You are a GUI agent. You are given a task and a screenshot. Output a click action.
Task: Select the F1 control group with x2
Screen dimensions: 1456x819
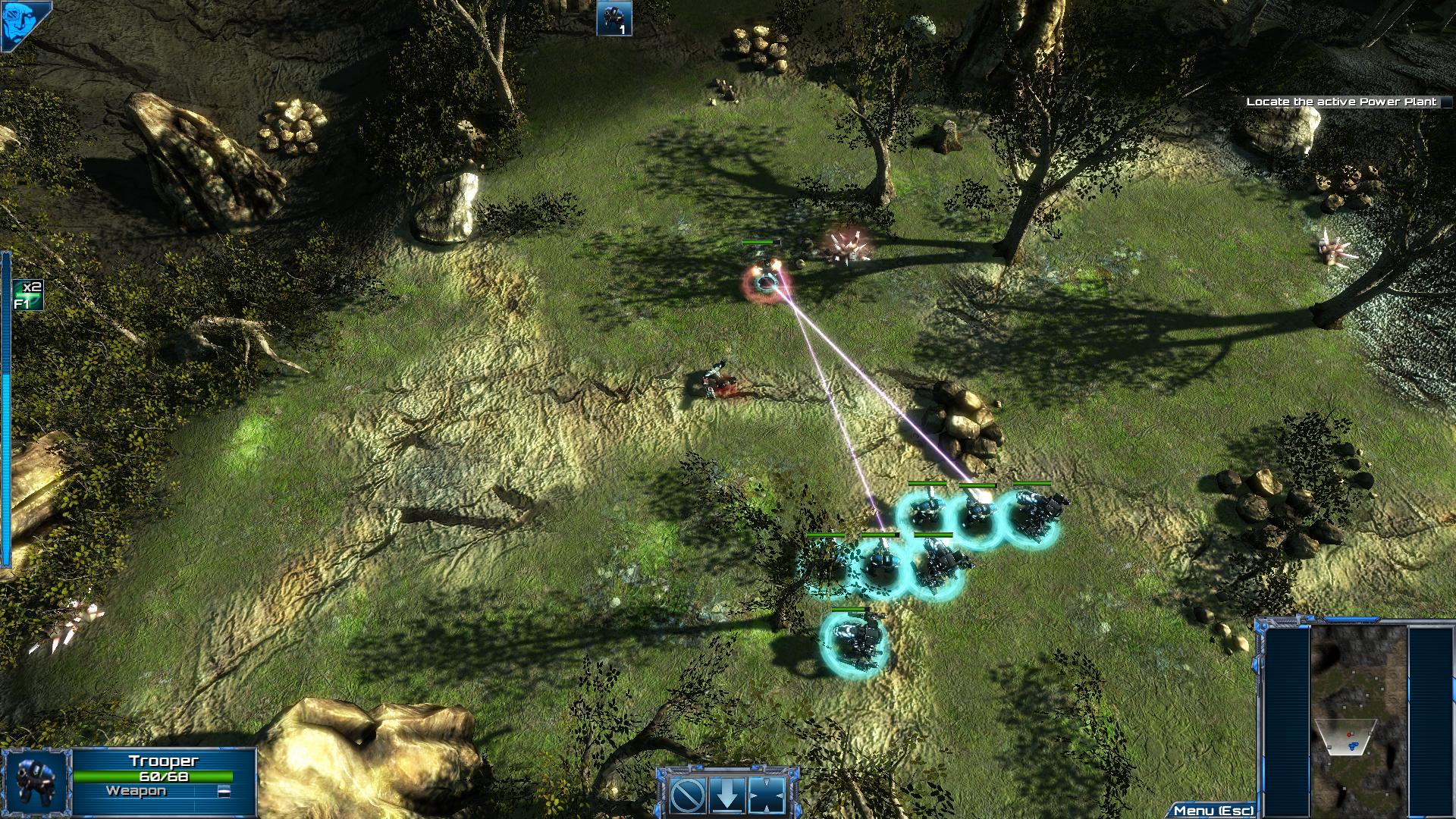[27, 295]
